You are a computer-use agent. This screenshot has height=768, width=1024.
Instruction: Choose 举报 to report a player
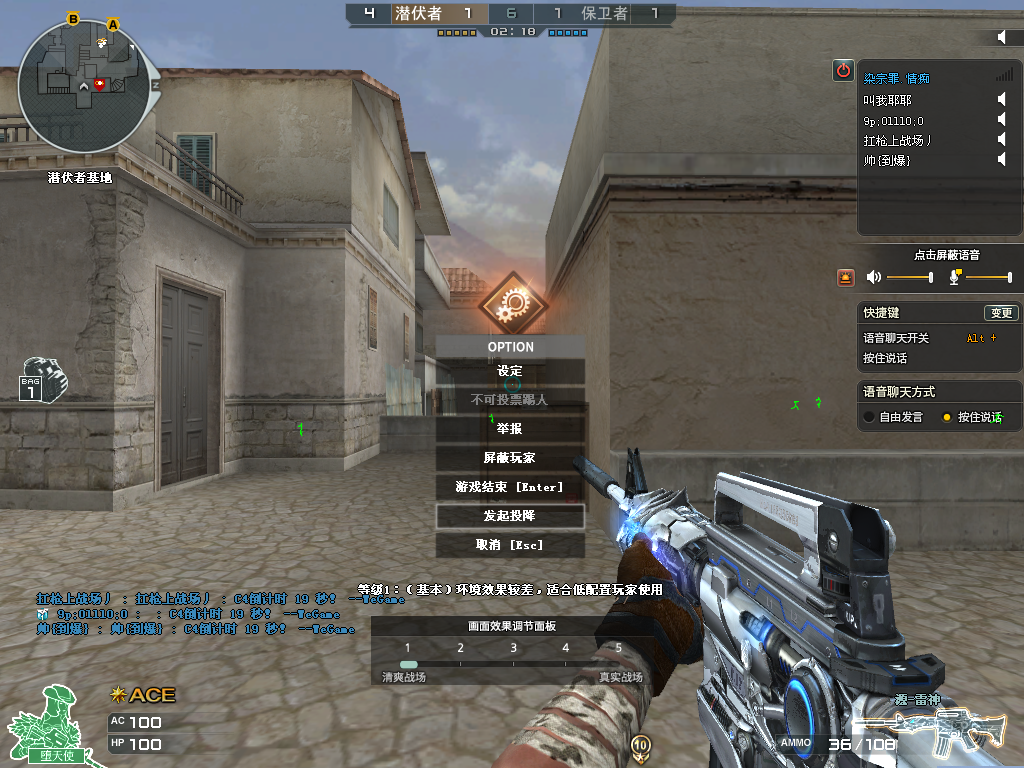point(510,429)
